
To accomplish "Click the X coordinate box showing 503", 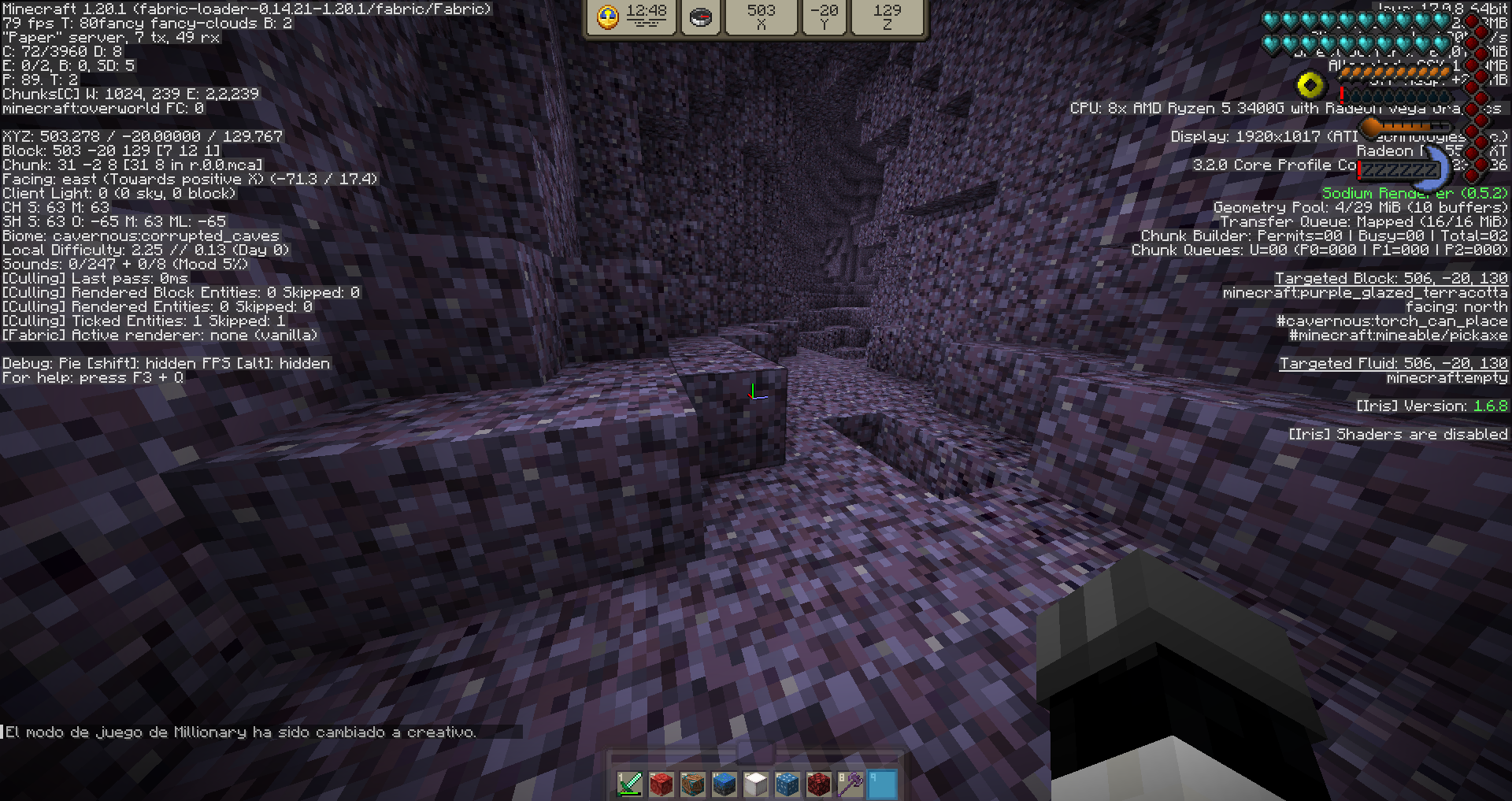I will click(x=761, y=17).
